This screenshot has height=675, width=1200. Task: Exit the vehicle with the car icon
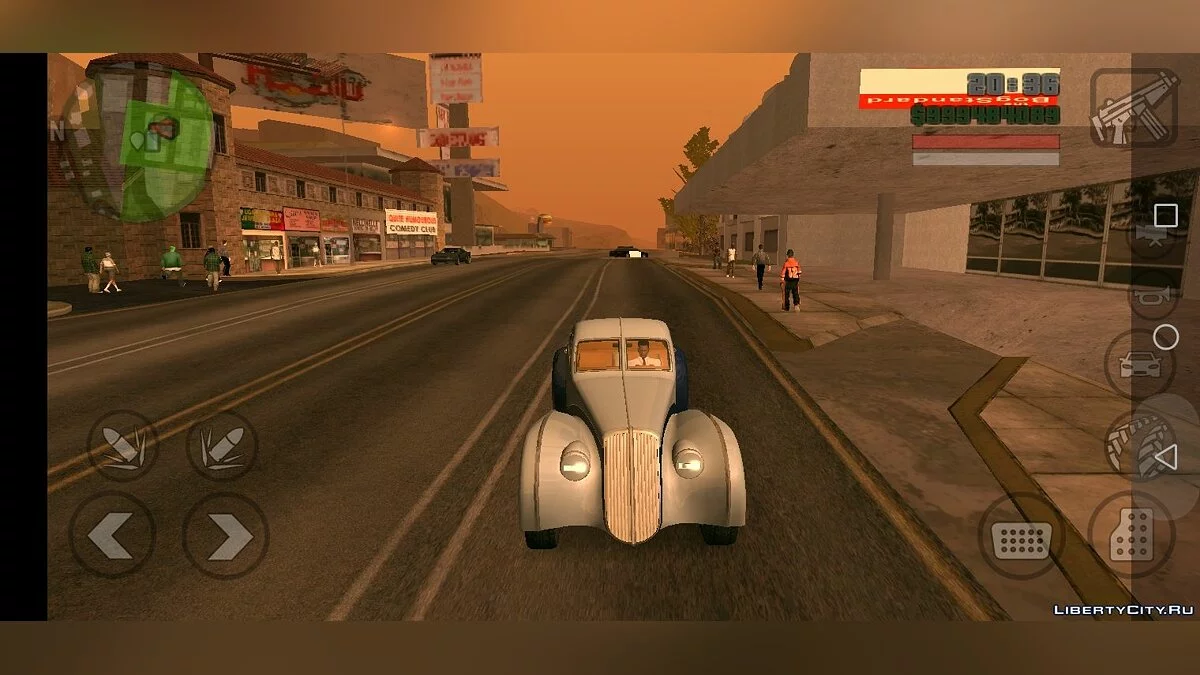[1140, 364]
